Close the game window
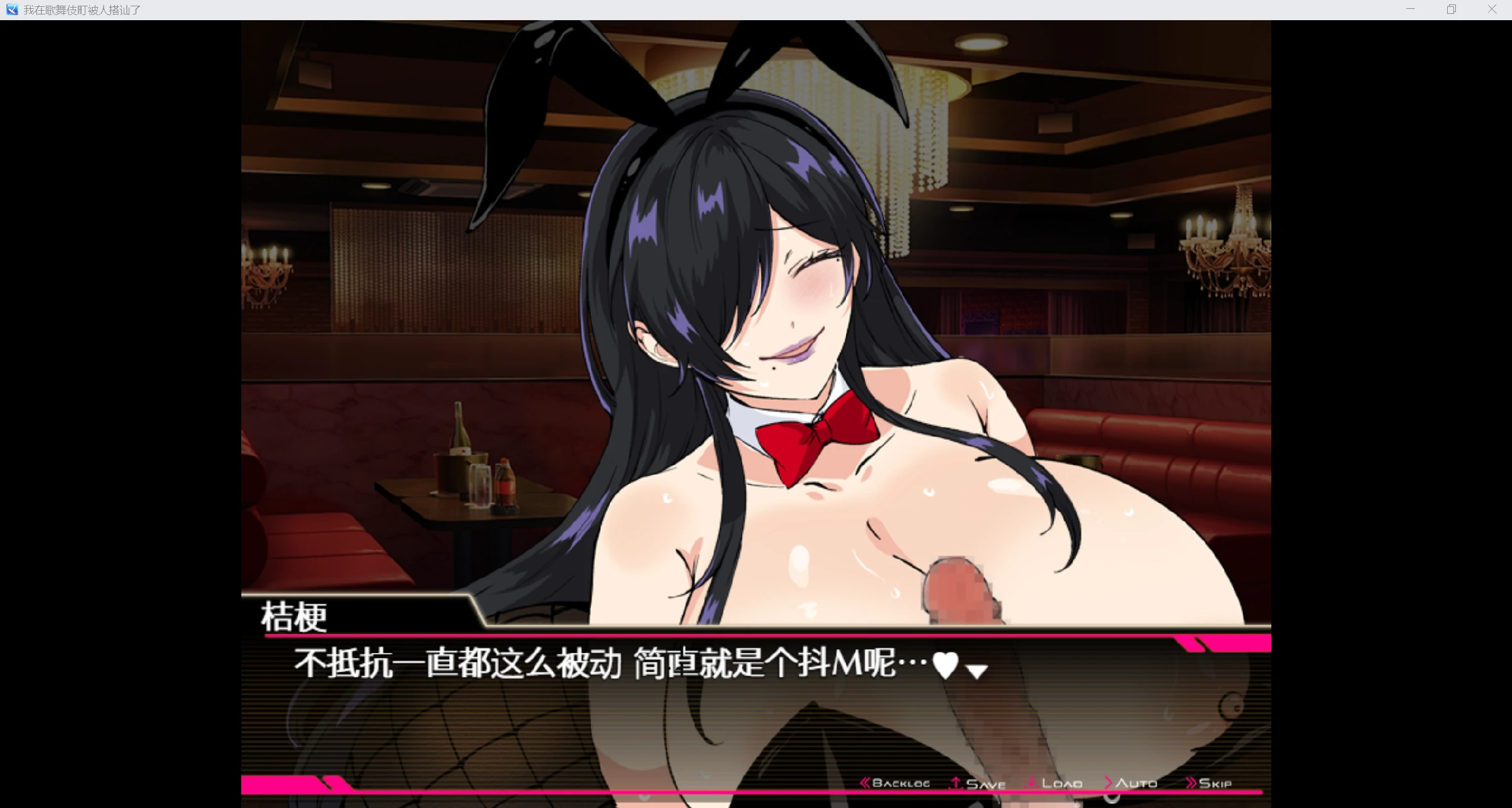Screen dimensions: 1512x808 click(x=1492, y=9)
